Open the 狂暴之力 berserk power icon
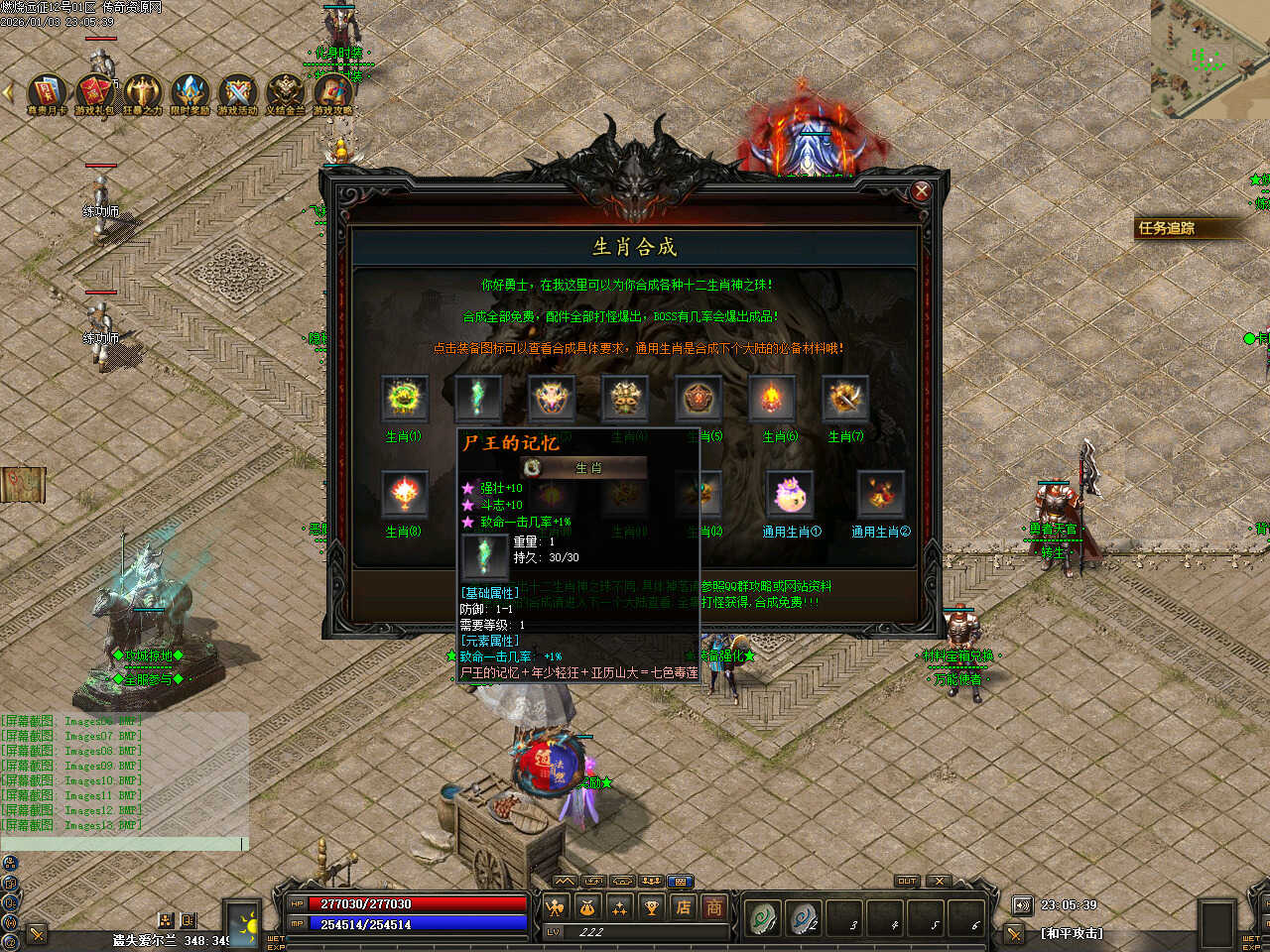The image size is (1270, 952). click(x=142, y=92)
